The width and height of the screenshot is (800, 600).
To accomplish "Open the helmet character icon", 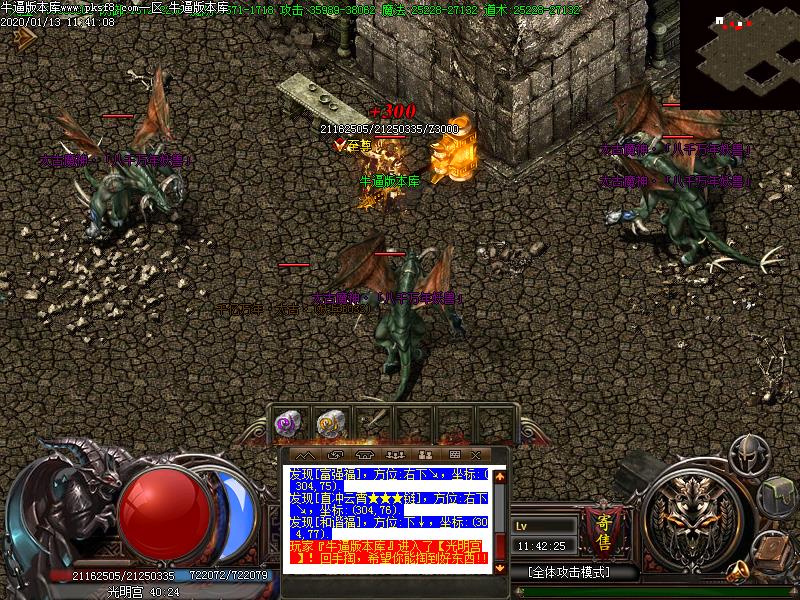I will coord(748,455).
